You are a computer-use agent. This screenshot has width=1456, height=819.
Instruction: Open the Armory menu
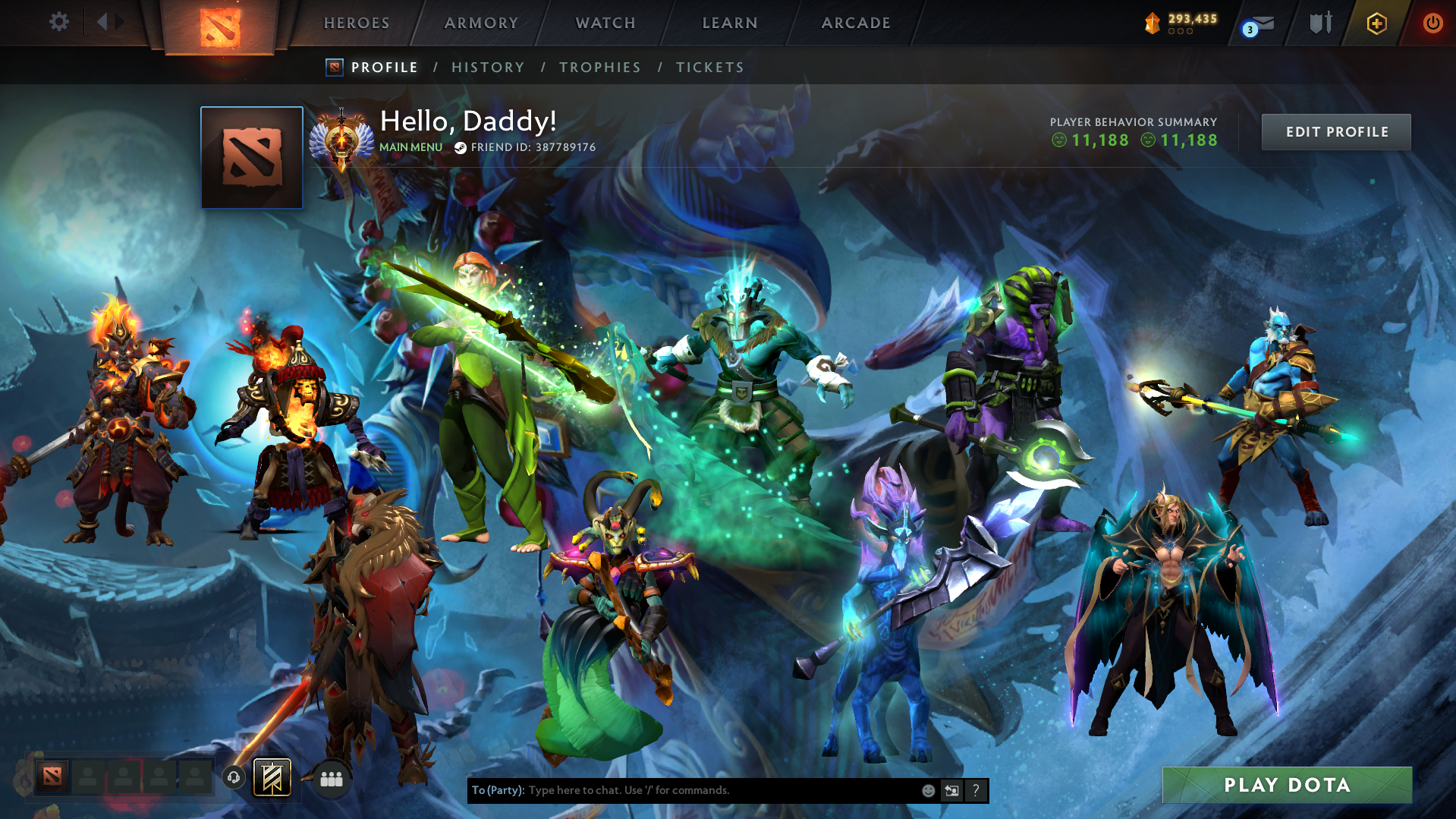point(481,23)
